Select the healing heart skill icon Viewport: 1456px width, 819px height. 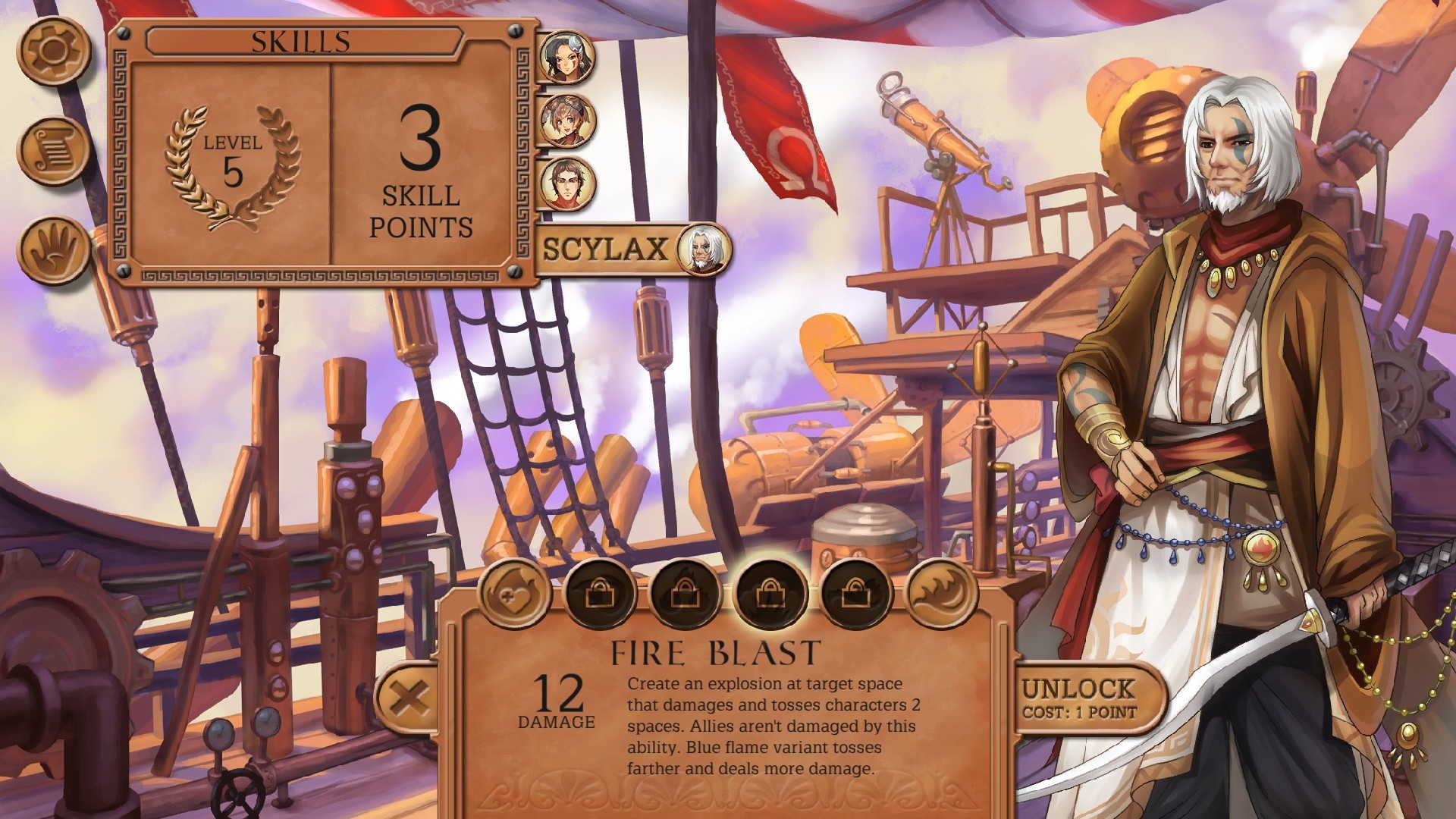tap(514, 594)
